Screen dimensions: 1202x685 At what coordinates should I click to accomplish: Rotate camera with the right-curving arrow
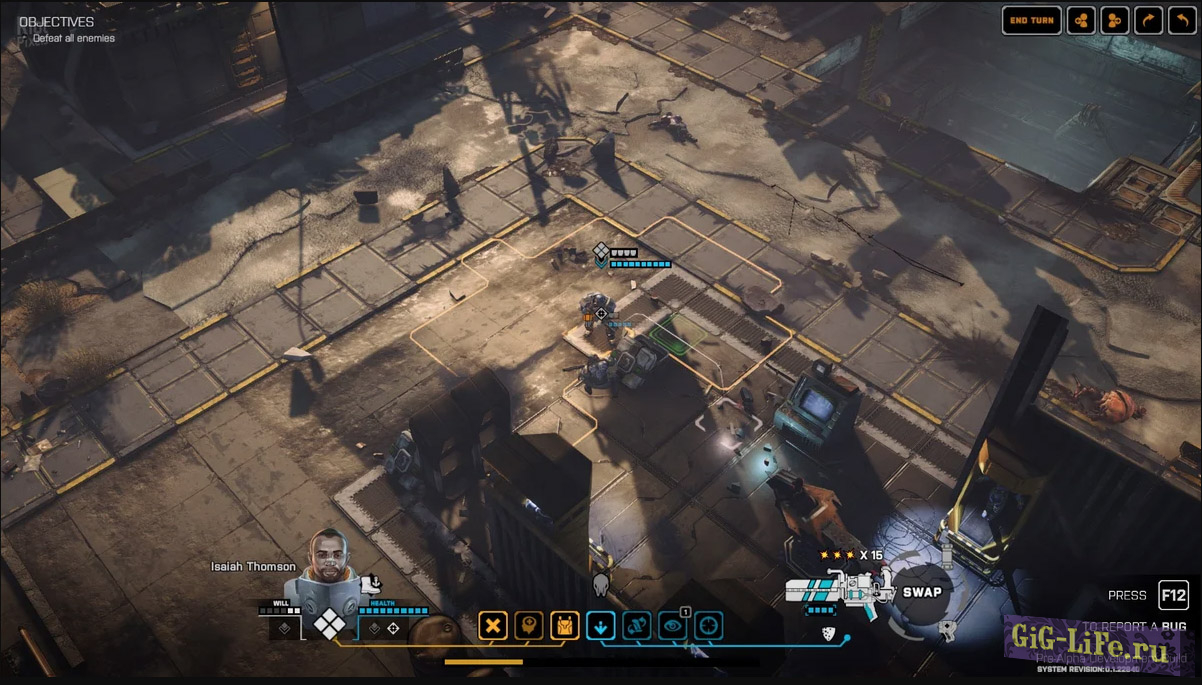[1149, 20]
